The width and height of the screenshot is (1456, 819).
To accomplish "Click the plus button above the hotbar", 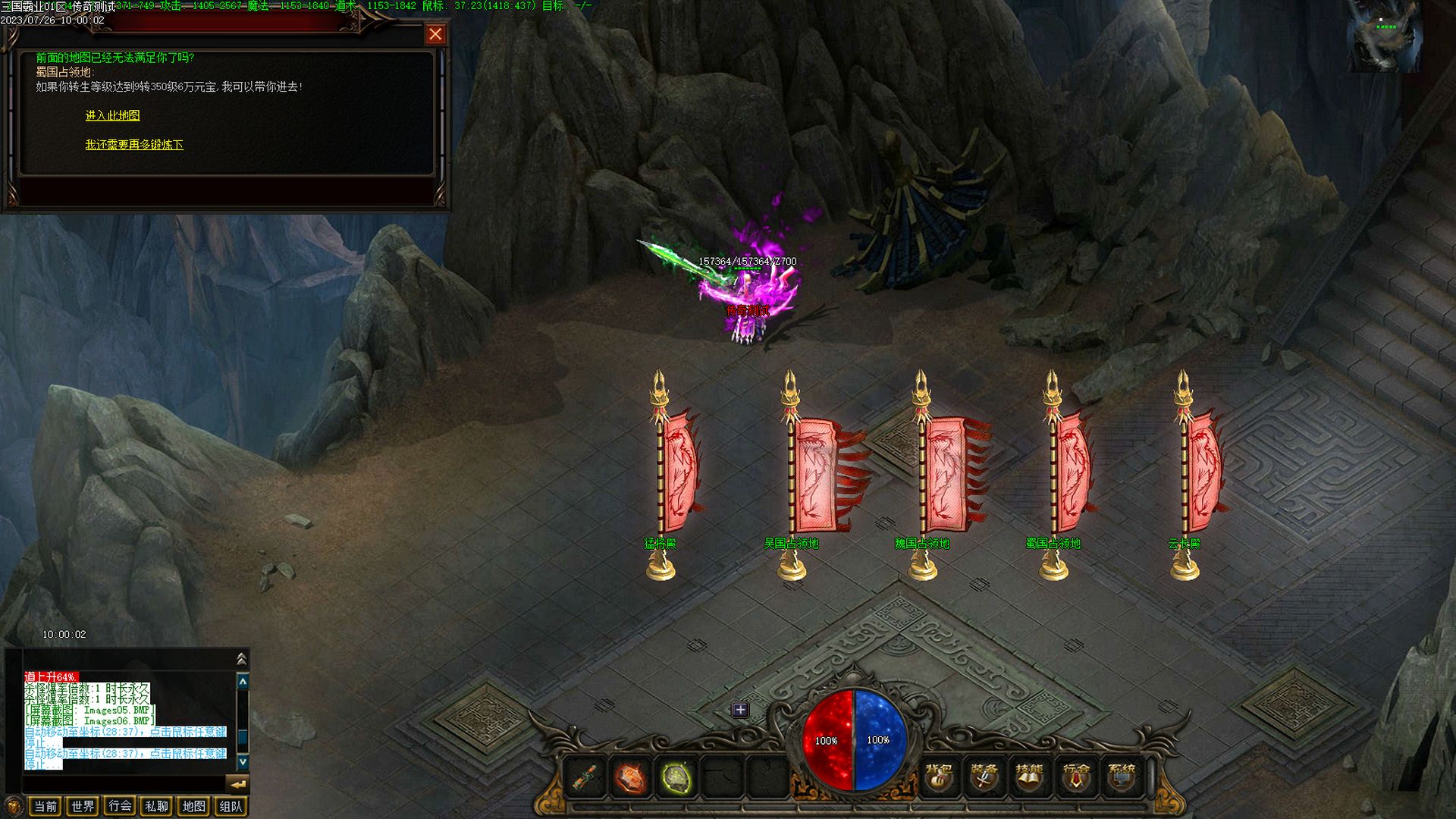I will 740,710.
